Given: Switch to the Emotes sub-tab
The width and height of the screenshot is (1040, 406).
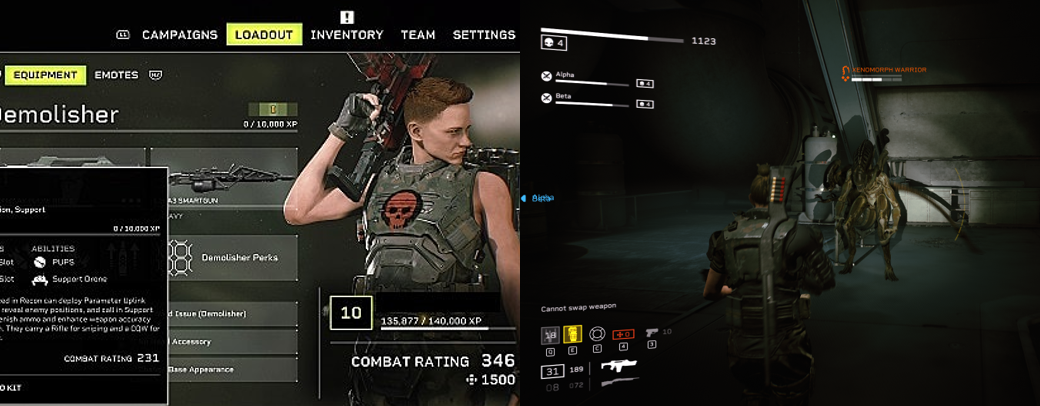Looking at the screenshot, I should point(116,75).
